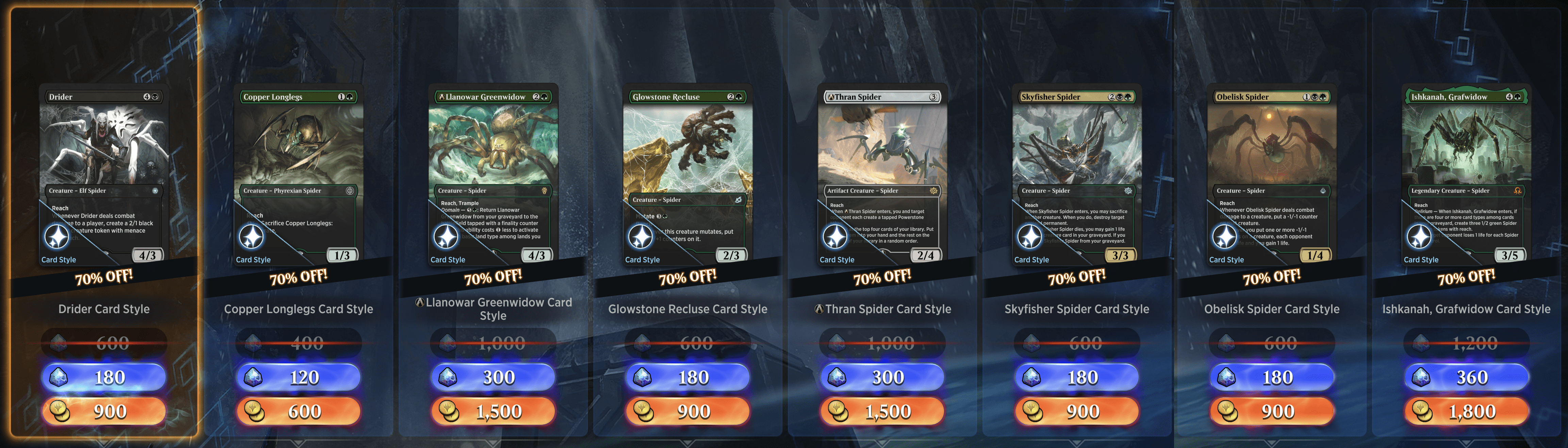Inspect the Ishkanah, Grafwidow card
This screenshot has width=1568, height=448.
pos(1466,174)
